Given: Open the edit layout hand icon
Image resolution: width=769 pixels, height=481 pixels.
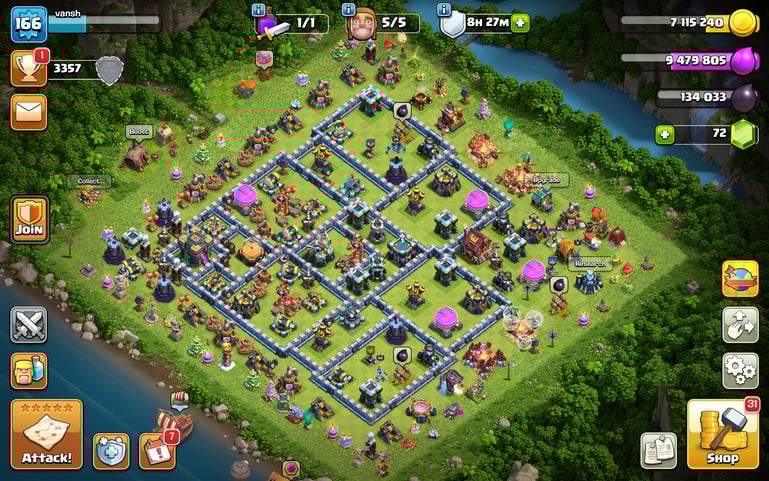Looking at the screenshot, I should [740, 325].
